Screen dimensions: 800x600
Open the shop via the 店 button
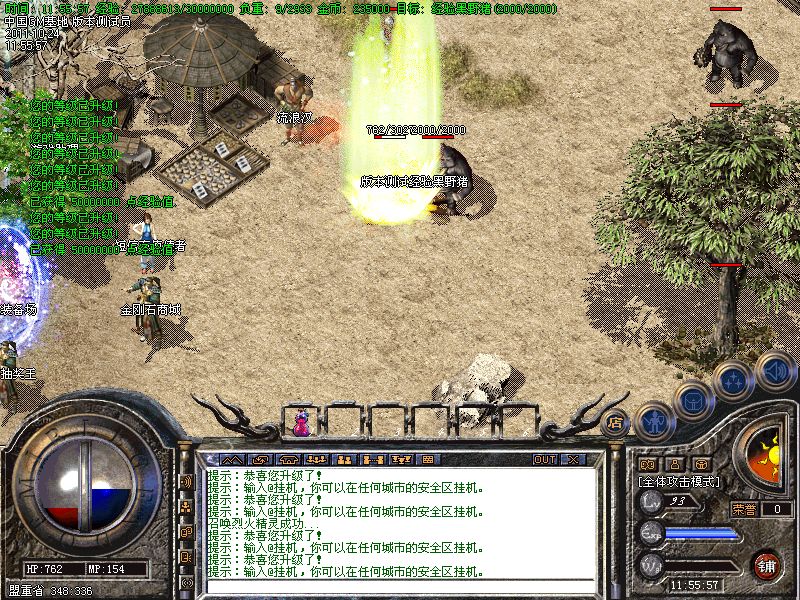615,422
